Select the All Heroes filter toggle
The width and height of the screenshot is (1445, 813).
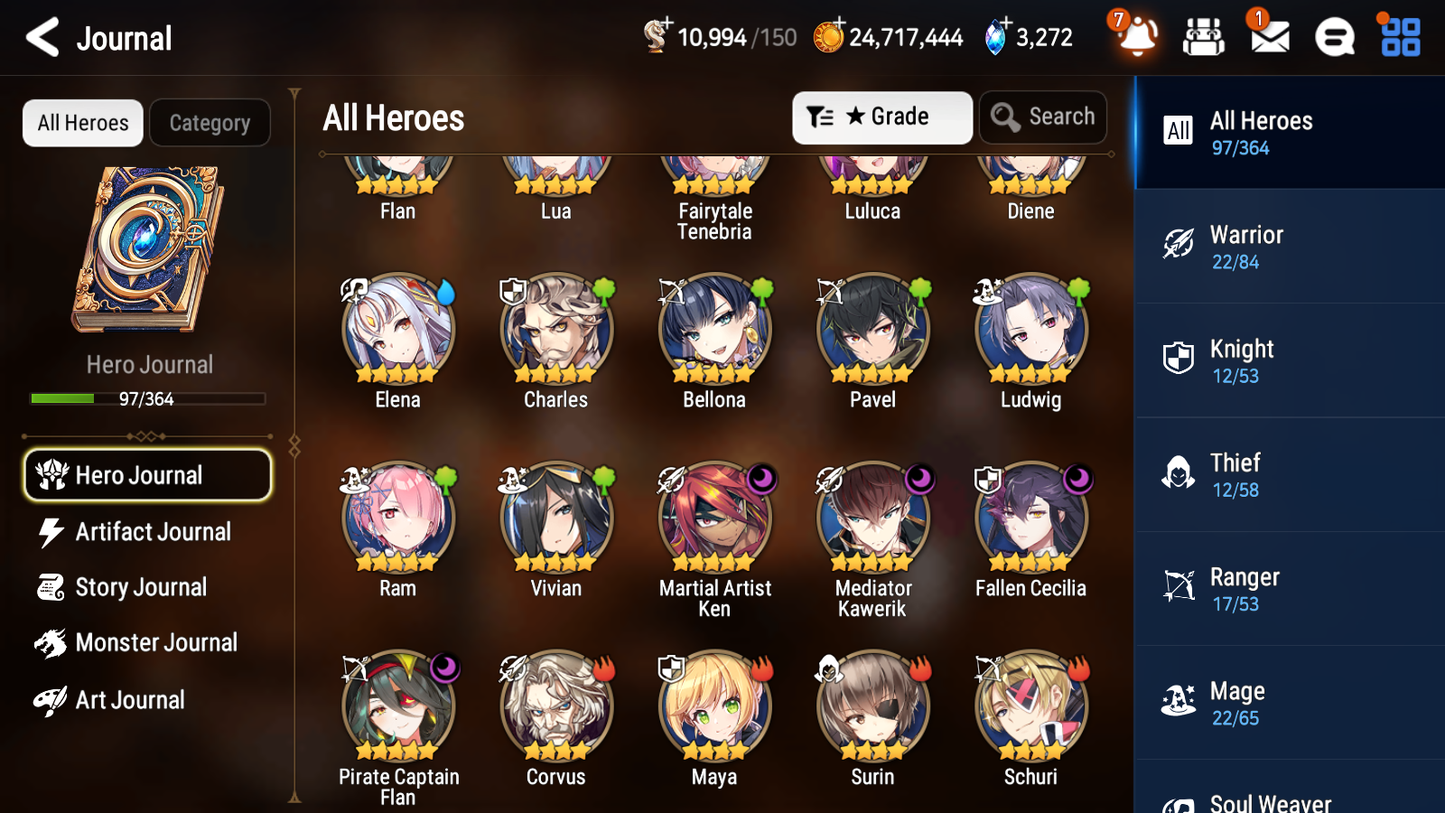tap(82, 122)
